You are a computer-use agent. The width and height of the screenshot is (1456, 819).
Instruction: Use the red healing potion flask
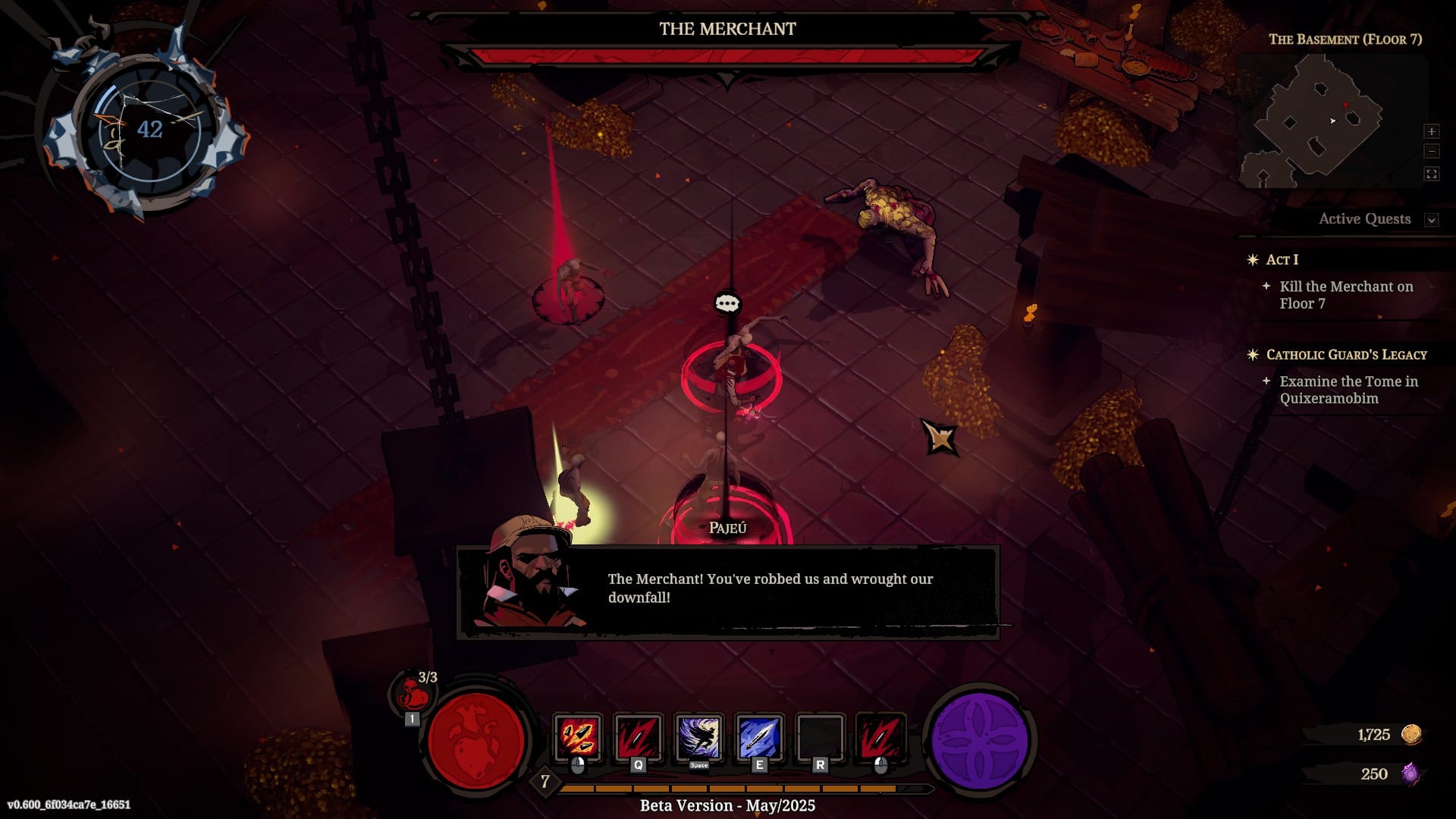point(413,694)
